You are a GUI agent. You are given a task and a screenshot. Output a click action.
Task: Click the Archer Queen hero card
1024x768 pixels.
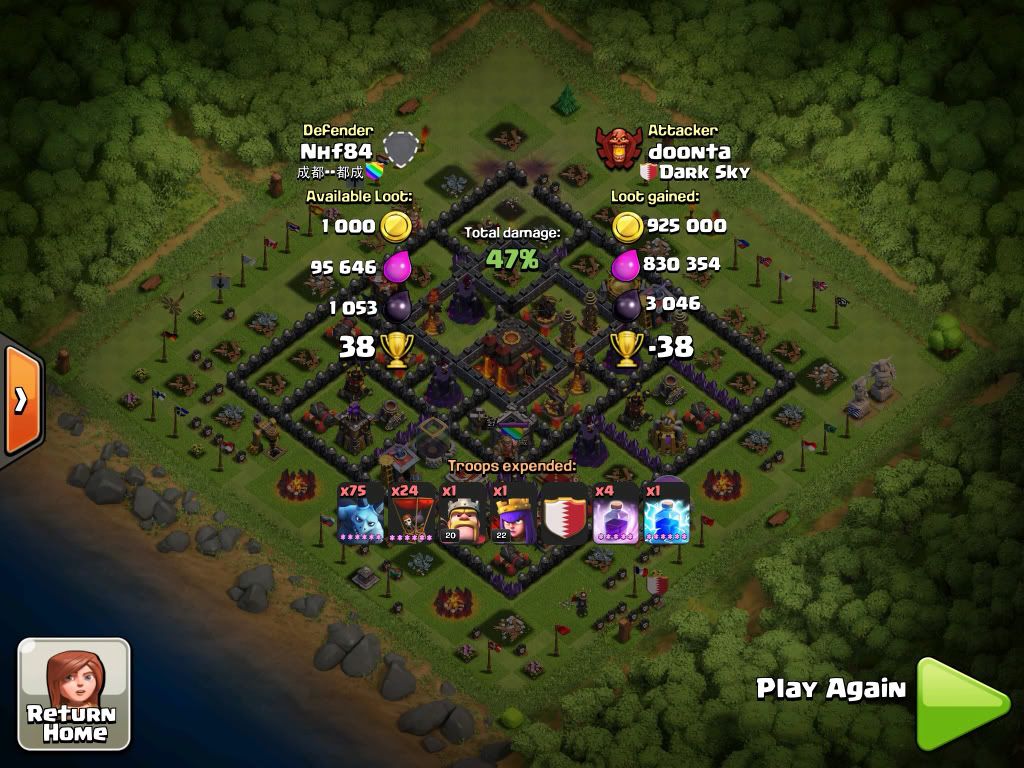[513, 514]
